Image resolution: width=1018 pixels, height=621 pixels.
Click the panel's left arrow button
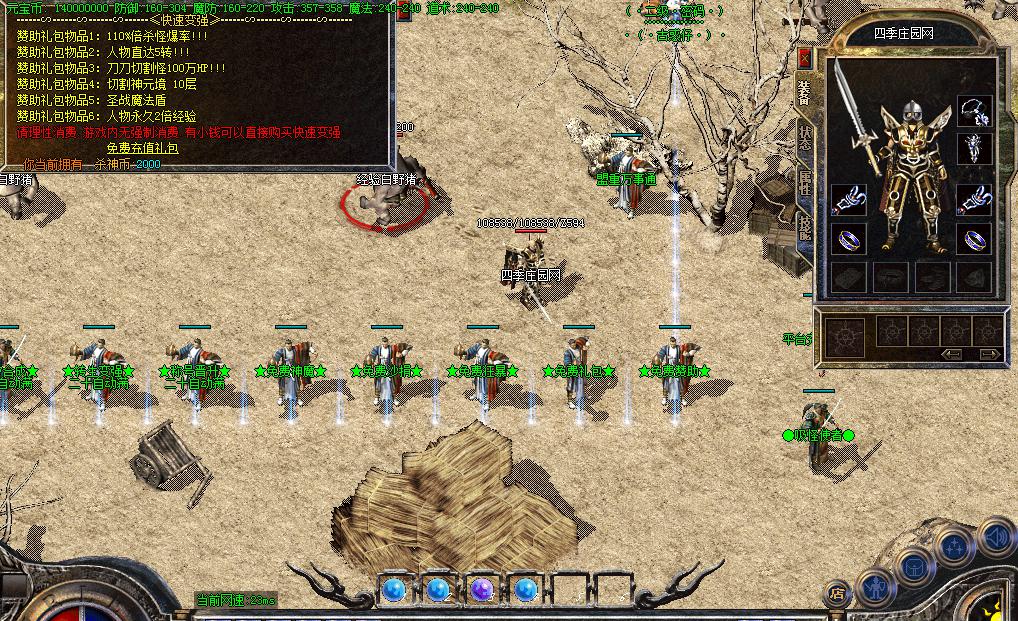pos(951,354)
